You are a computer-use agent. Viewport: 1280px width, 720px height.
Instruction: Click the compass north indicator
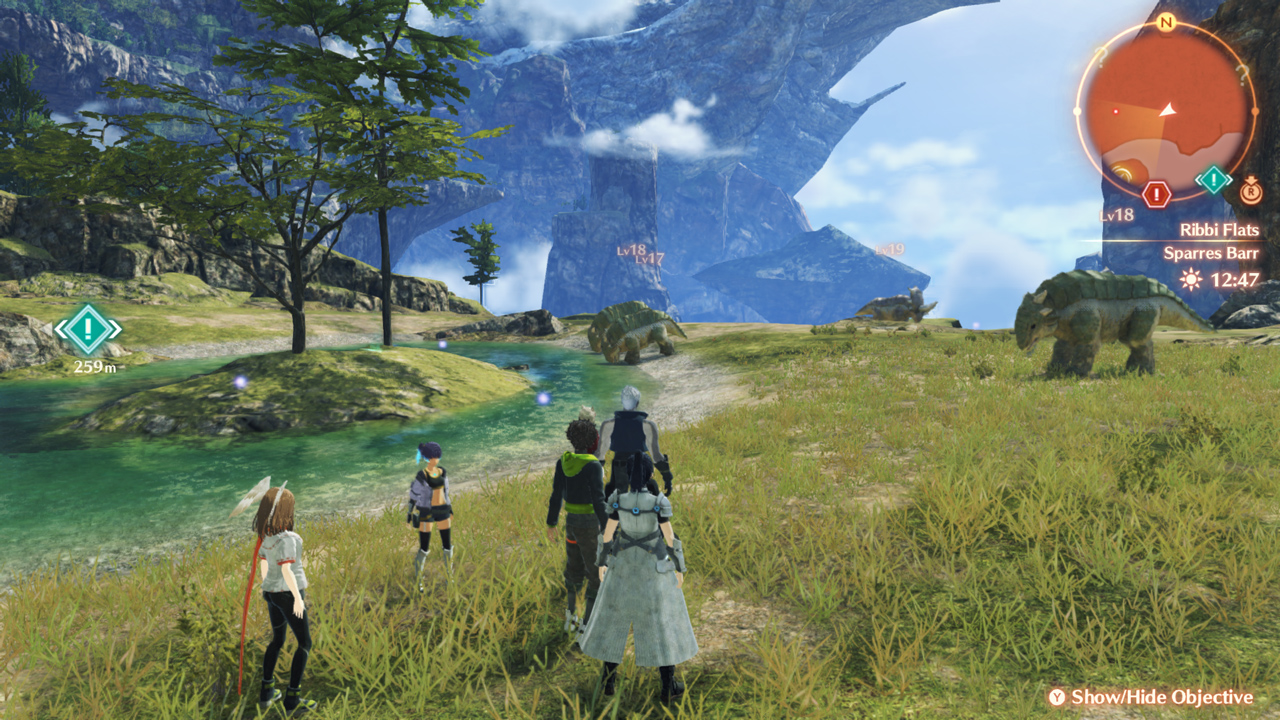tap(1165, 22)
